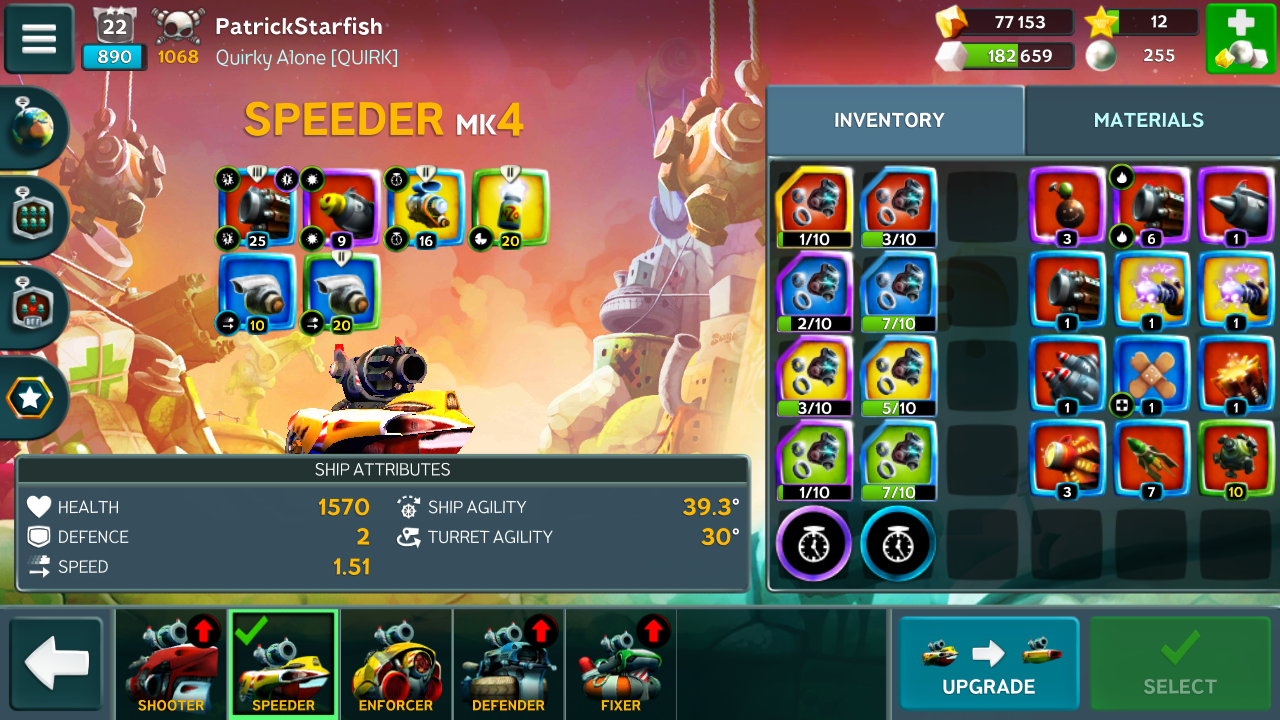Select the bandage repair item in inventory

pyautogui.click(x=1152, y=375)
